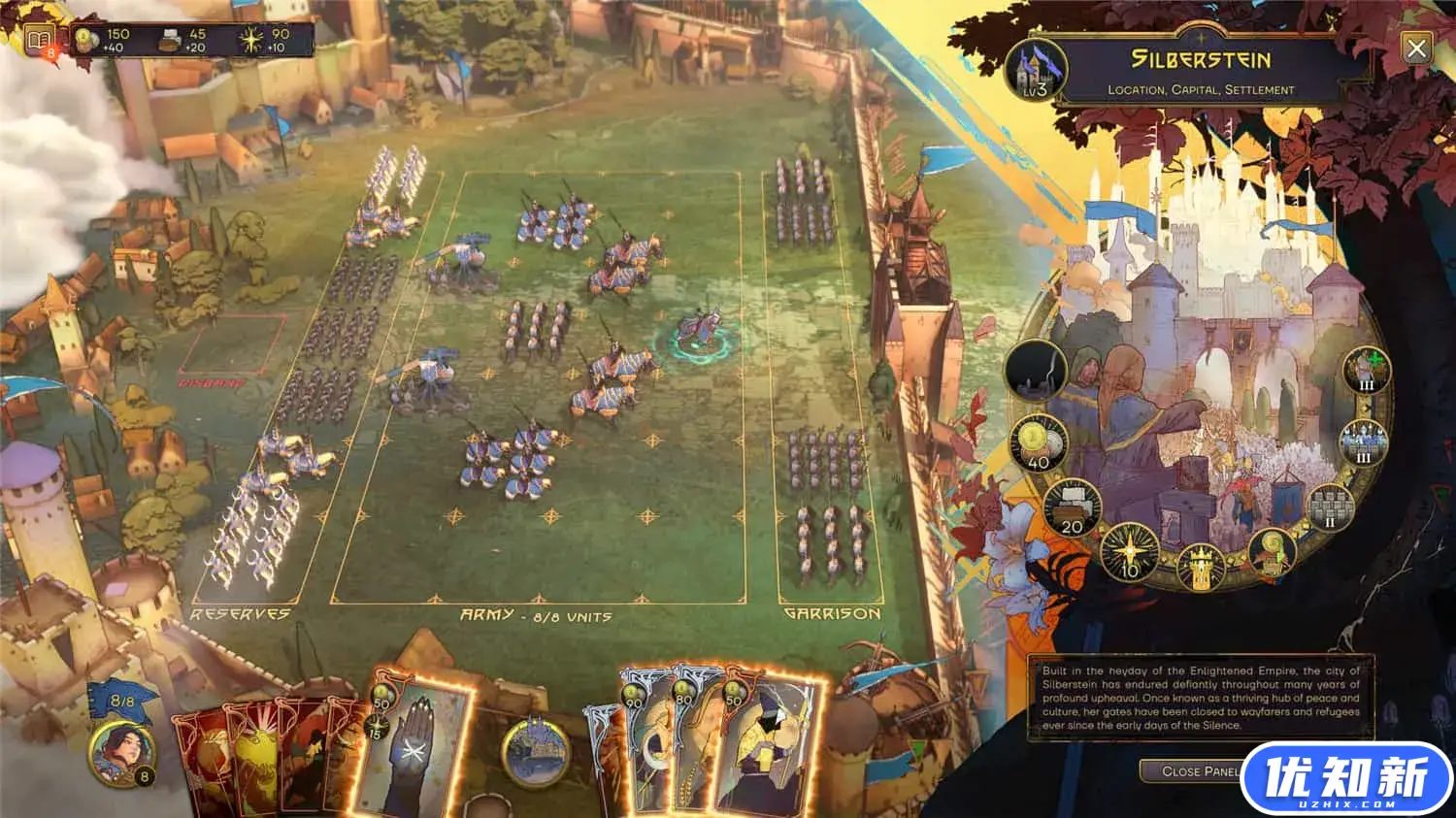
Task: Select the green cross healer building icon
Action: (1367, 370)
